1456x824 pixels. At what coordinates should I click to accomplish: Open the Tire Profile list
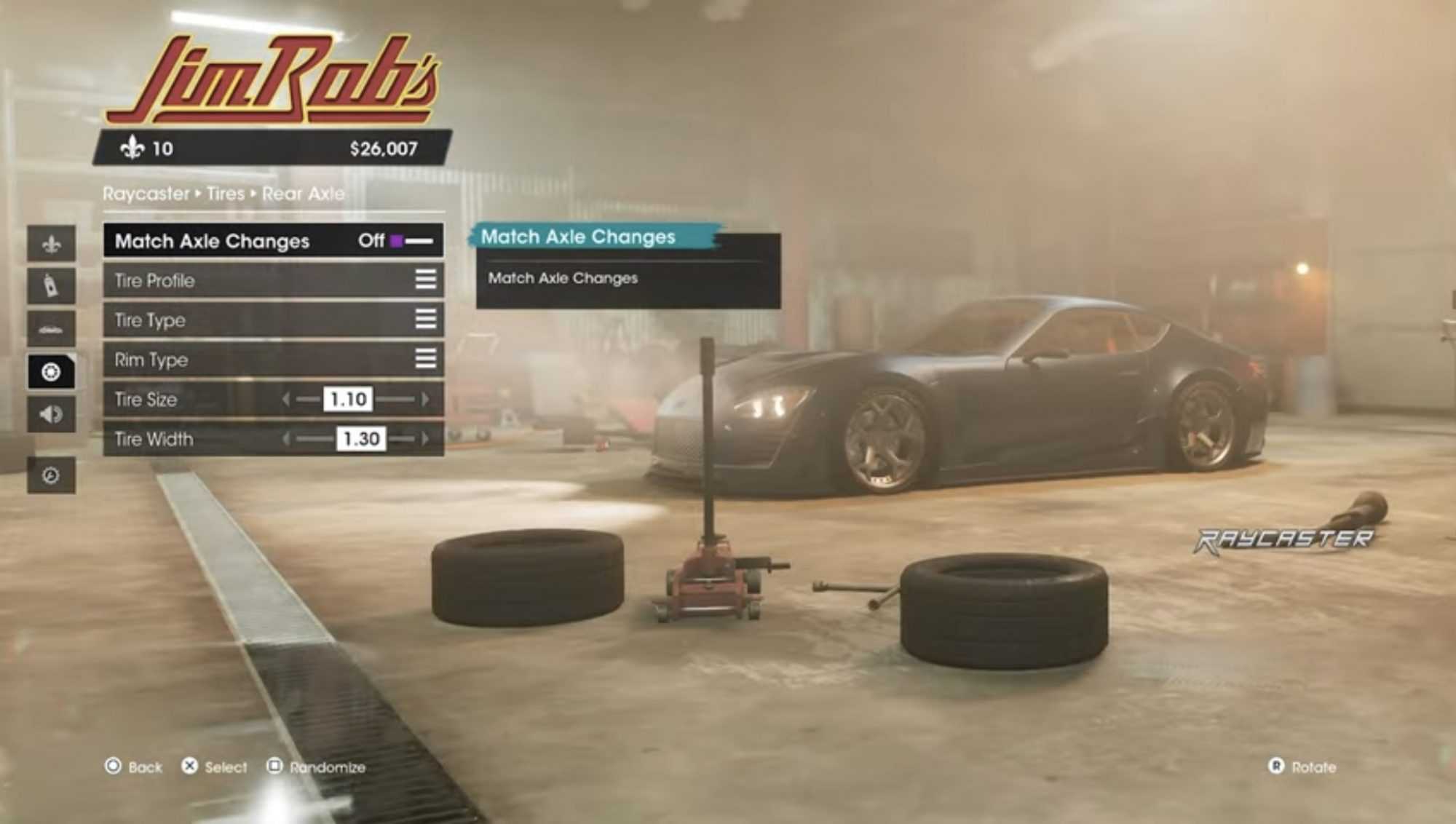[425, 280]
